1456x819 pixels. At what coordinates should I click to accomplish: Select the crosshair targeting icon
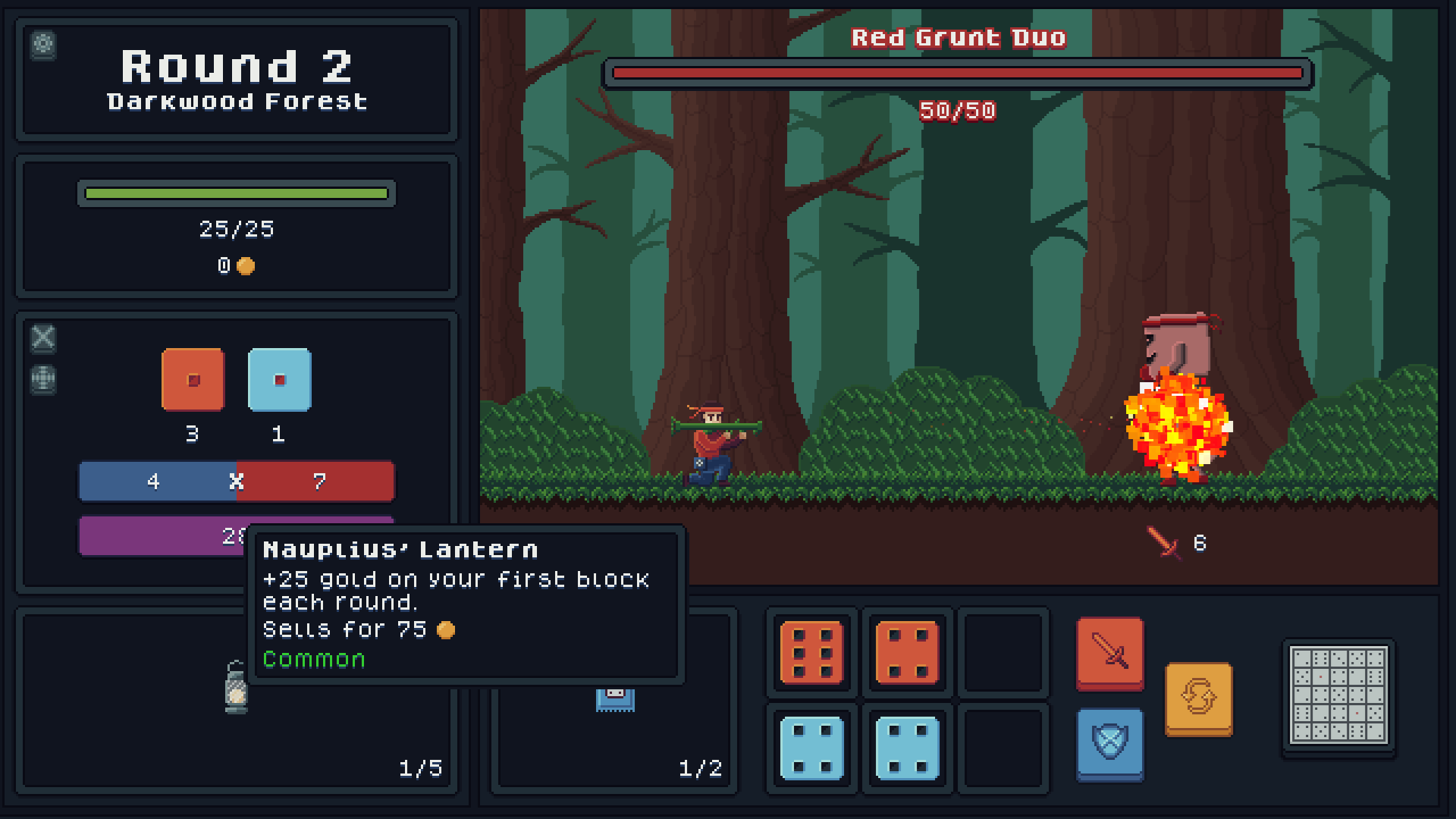coord(43,381)
